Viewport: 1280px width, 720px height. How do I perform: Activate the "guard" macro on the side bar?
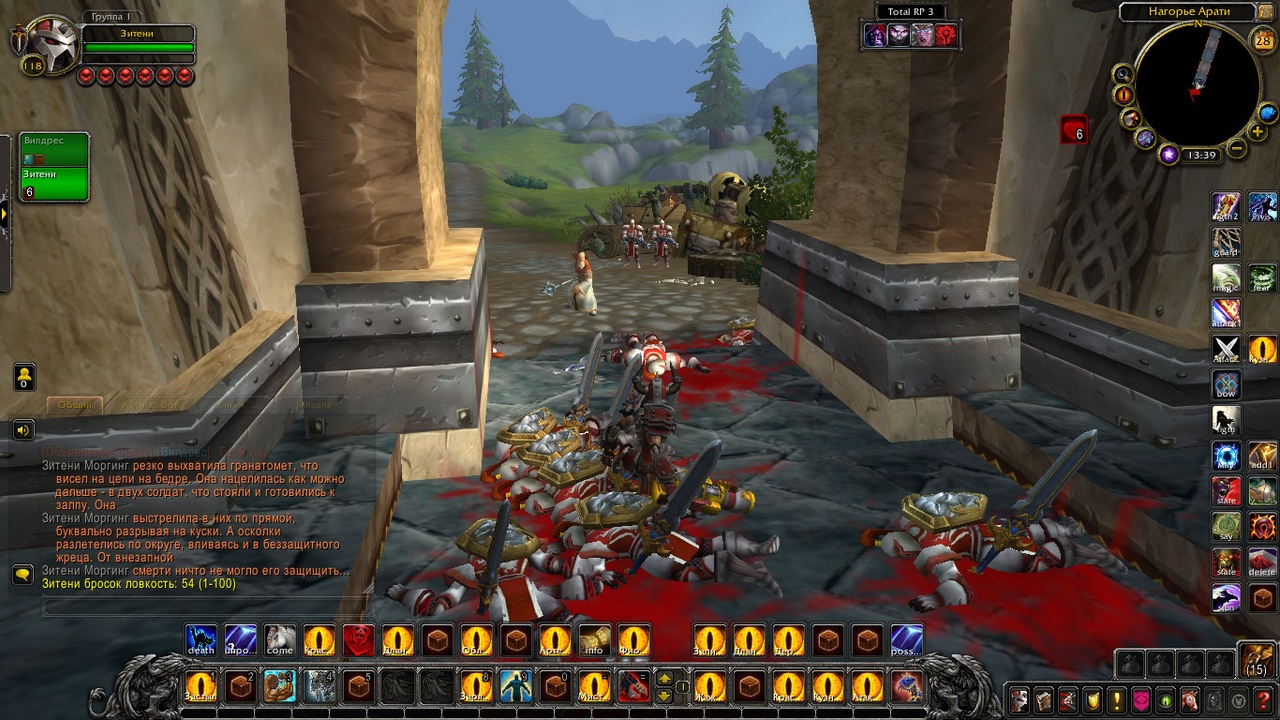[x=1226, y=242]
